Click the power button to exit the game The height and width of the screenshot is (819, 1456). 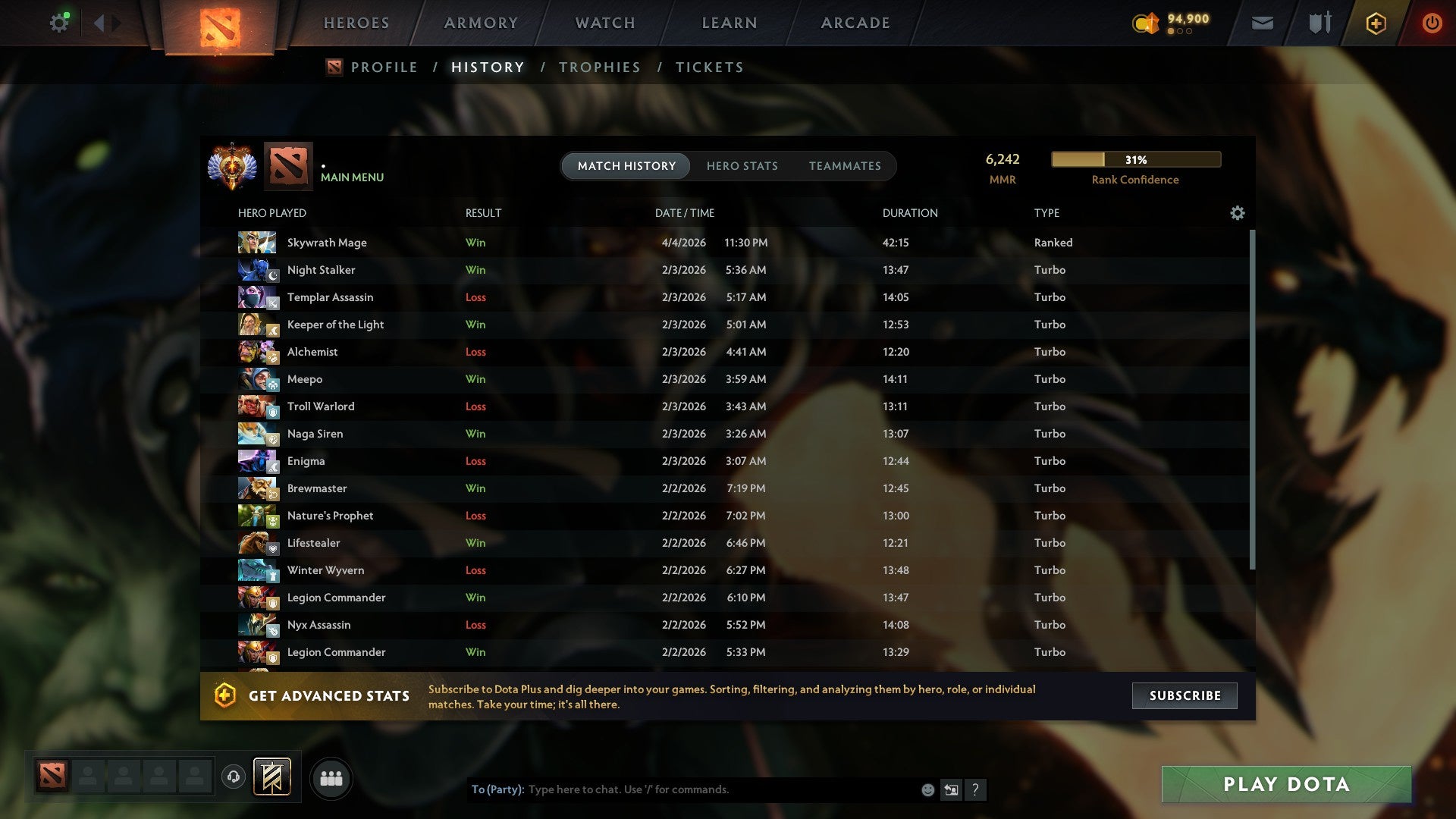click(1432, 23)
